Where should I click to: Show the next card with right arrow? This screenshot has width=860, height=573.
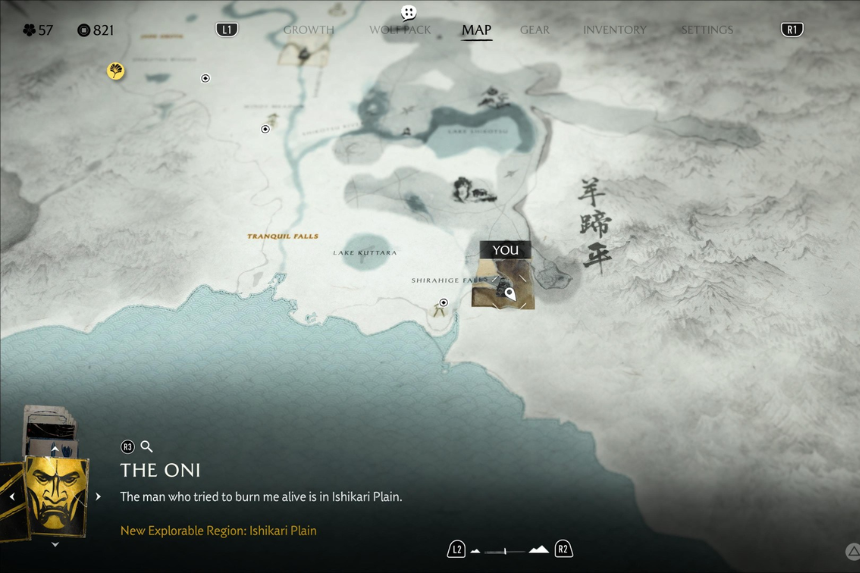(98, 496)
